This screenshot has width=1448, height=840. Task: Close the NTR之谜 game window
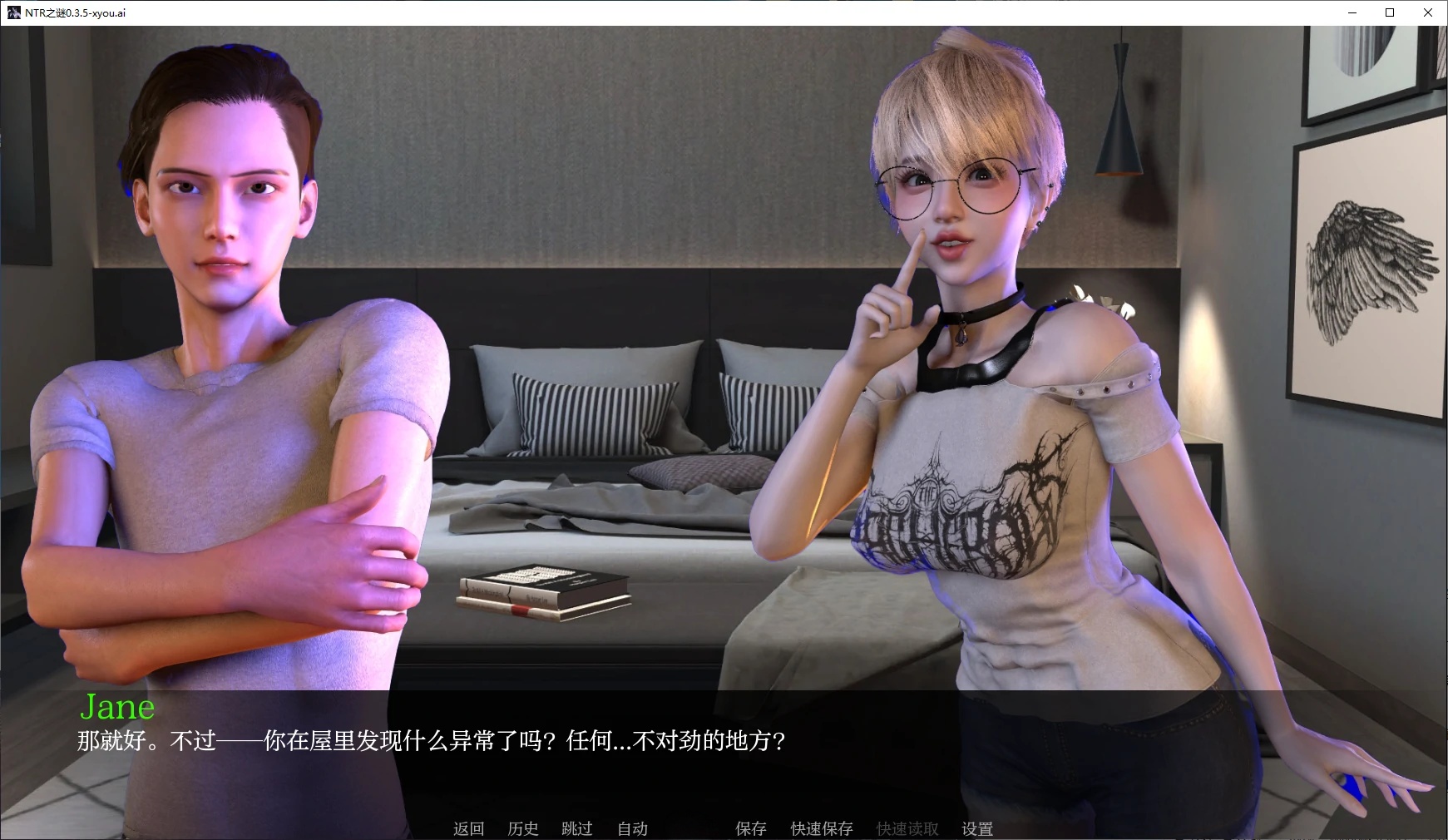[1427, 12]
